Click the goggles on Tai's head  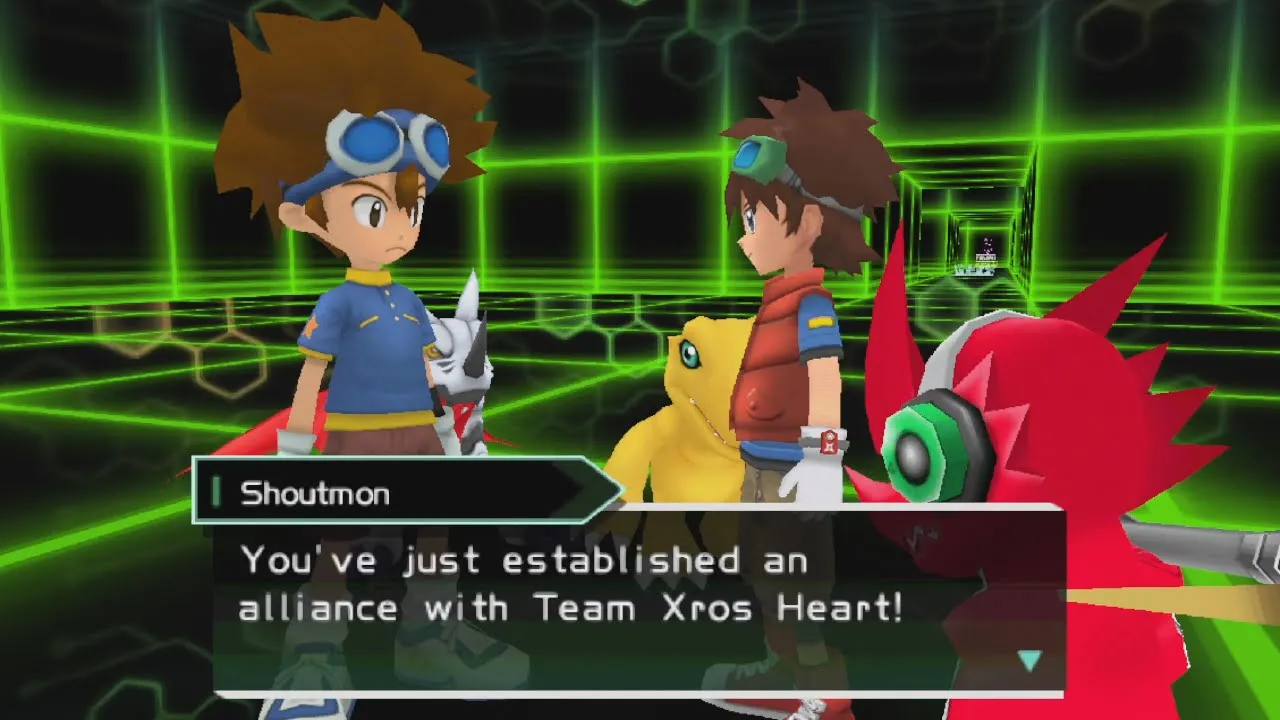385,142
